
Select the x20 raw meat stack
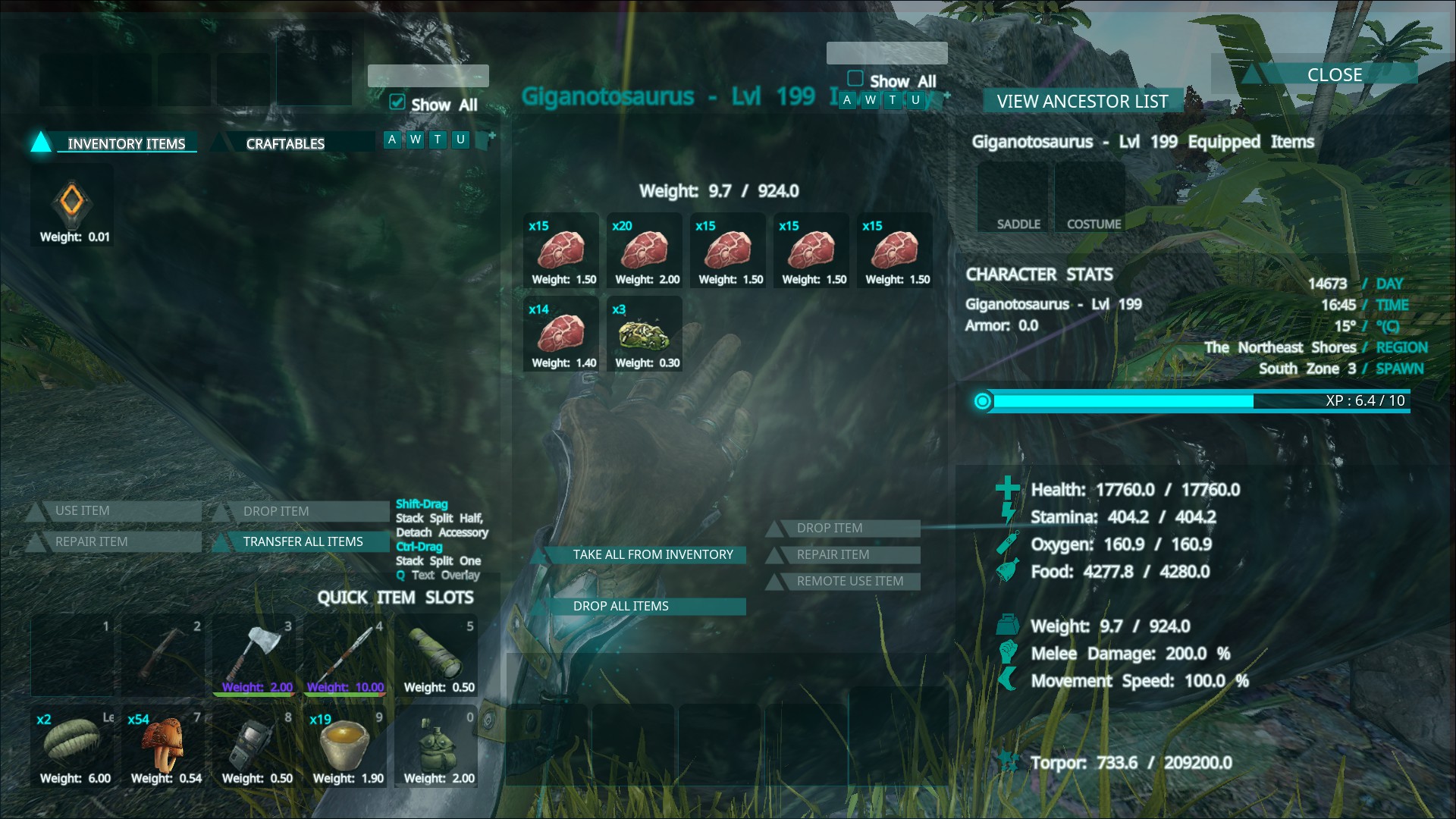point(645,251)
